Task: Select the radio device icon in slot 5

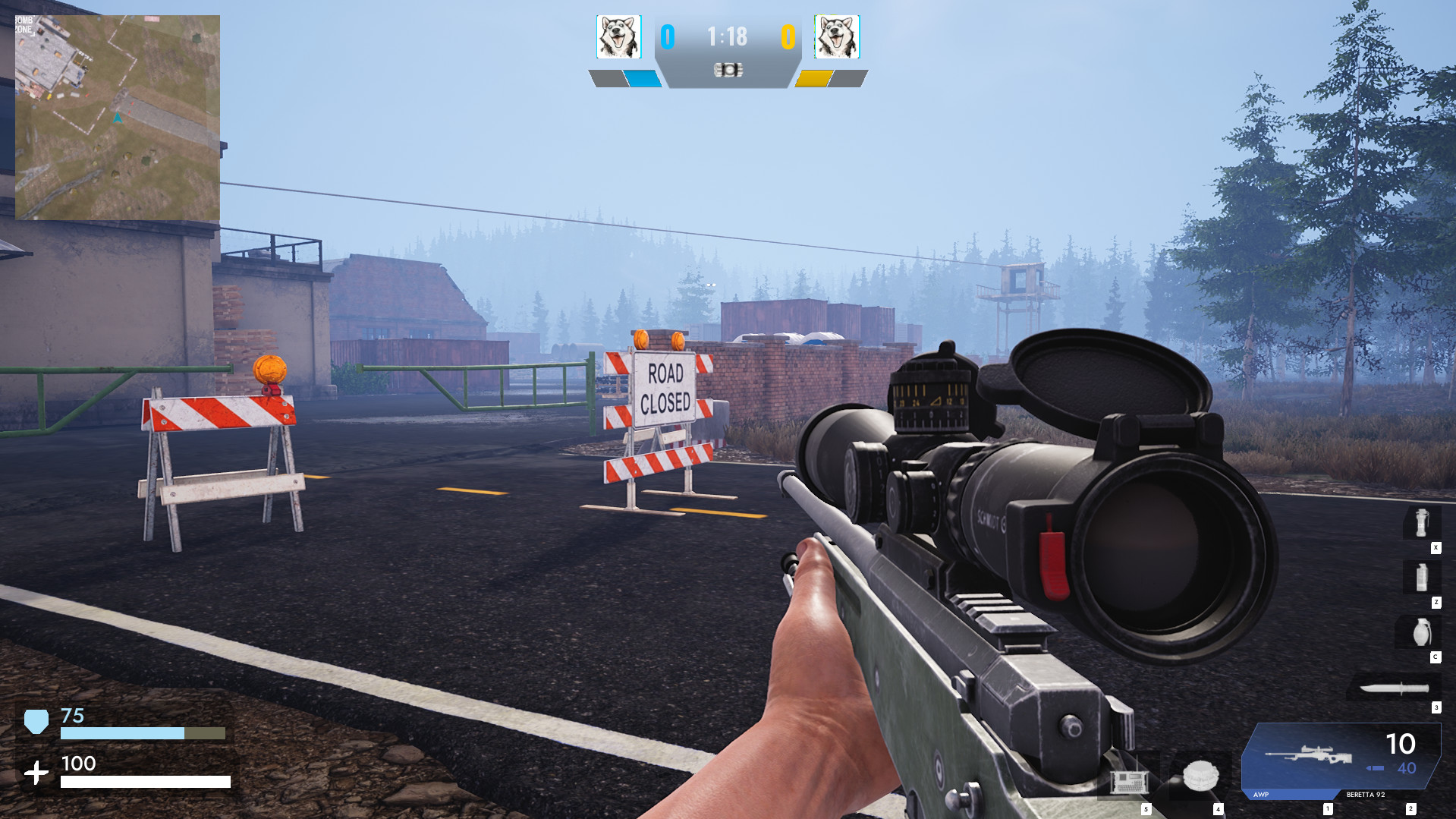Action: pyautogui.click(x=1130, y=783)
